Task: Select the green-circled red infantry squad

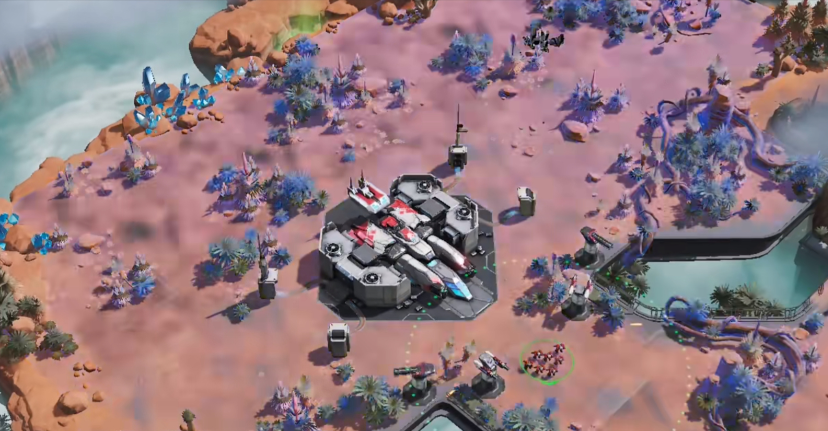Action: 546,359
